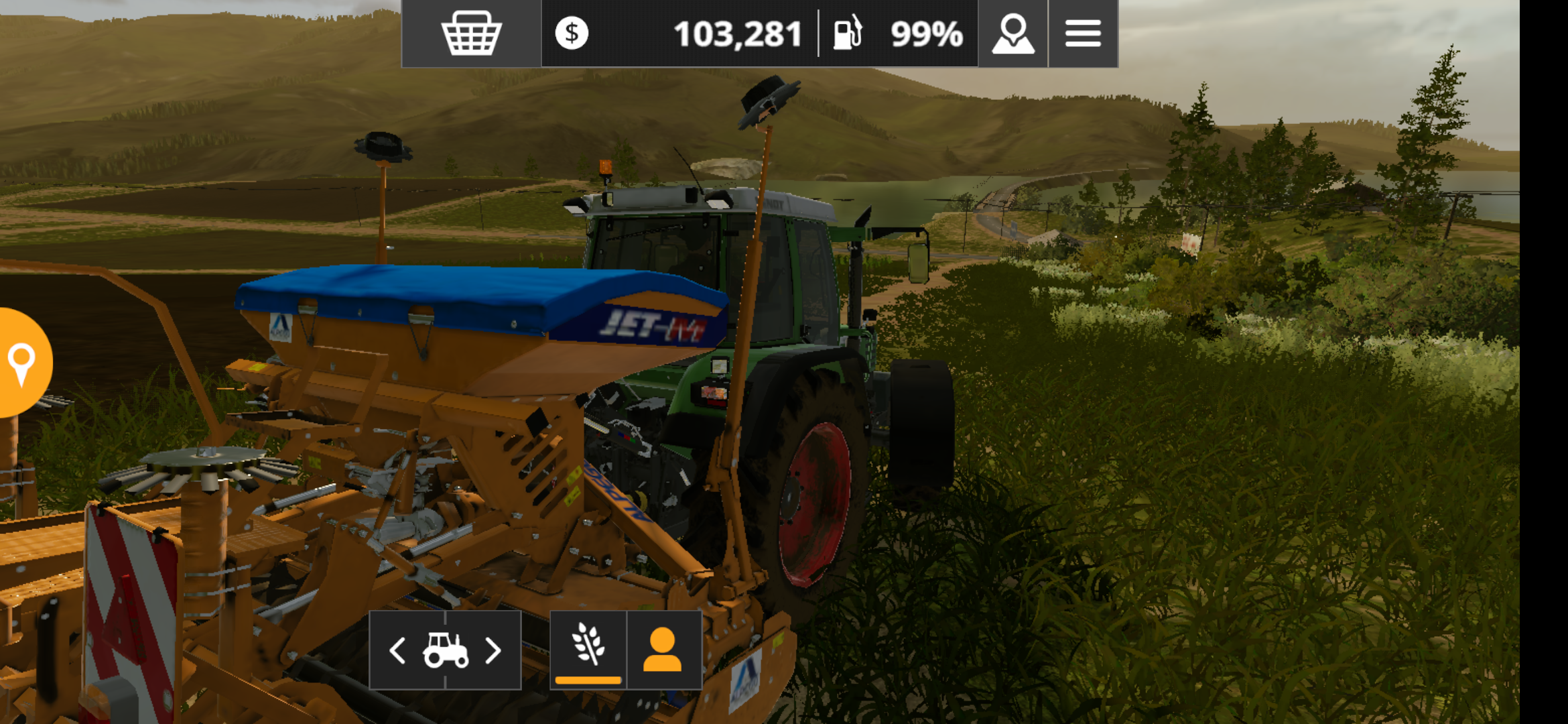
Task: Open the hamburger main menu
Action: [1083, 34]
